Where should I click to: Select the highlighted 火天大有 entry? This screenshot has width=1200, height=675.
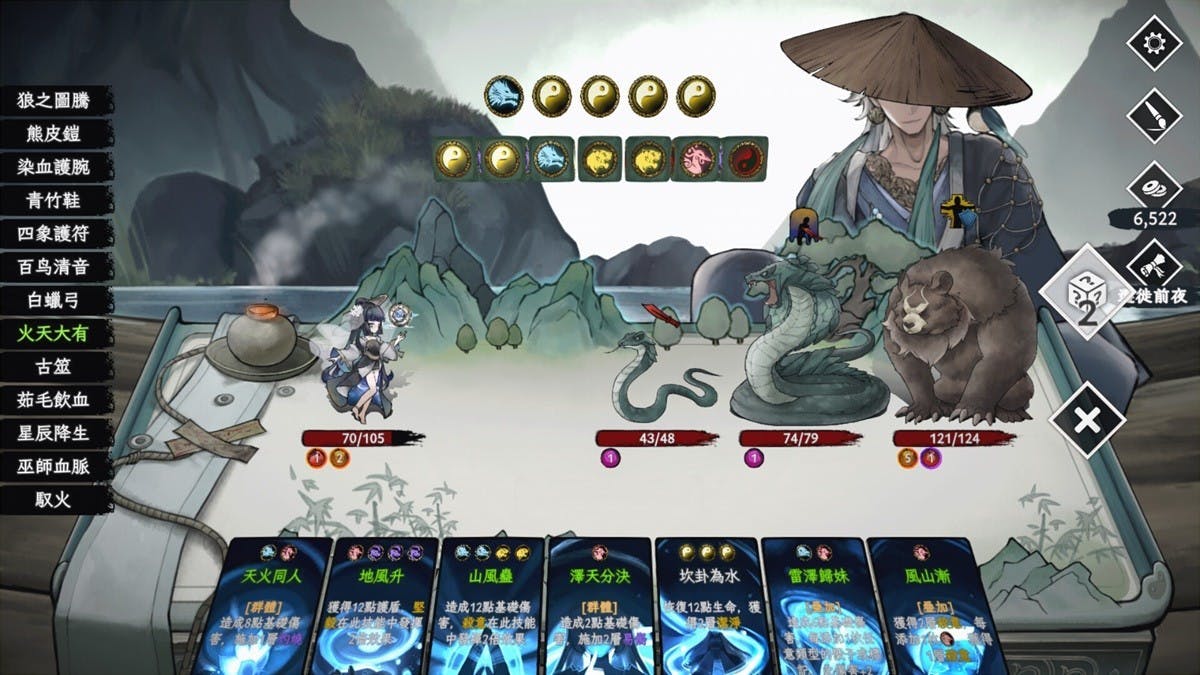(53, 333)
